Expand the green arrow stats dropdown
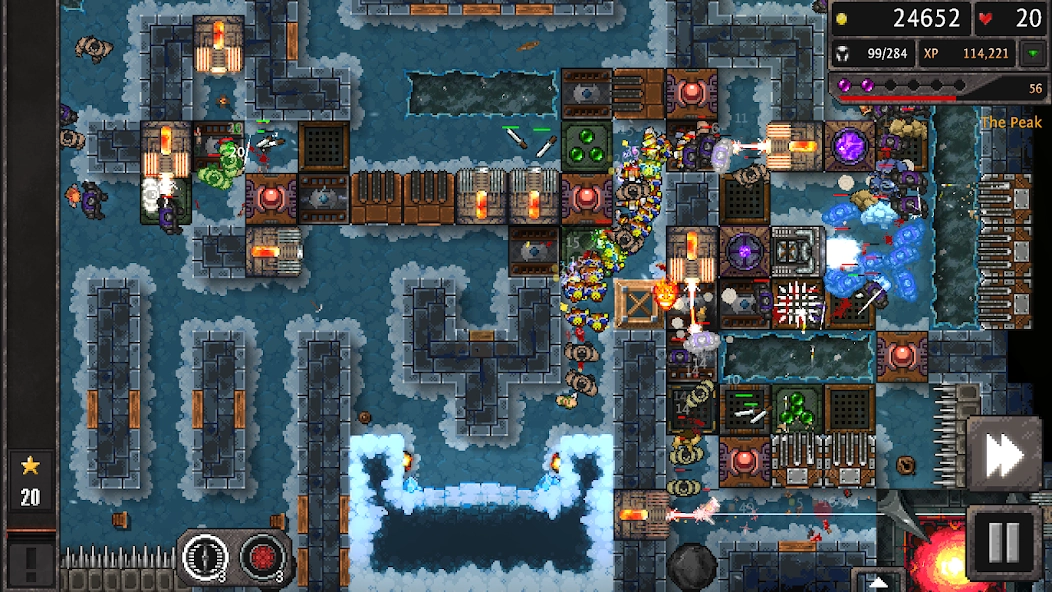 [1032, 54]
